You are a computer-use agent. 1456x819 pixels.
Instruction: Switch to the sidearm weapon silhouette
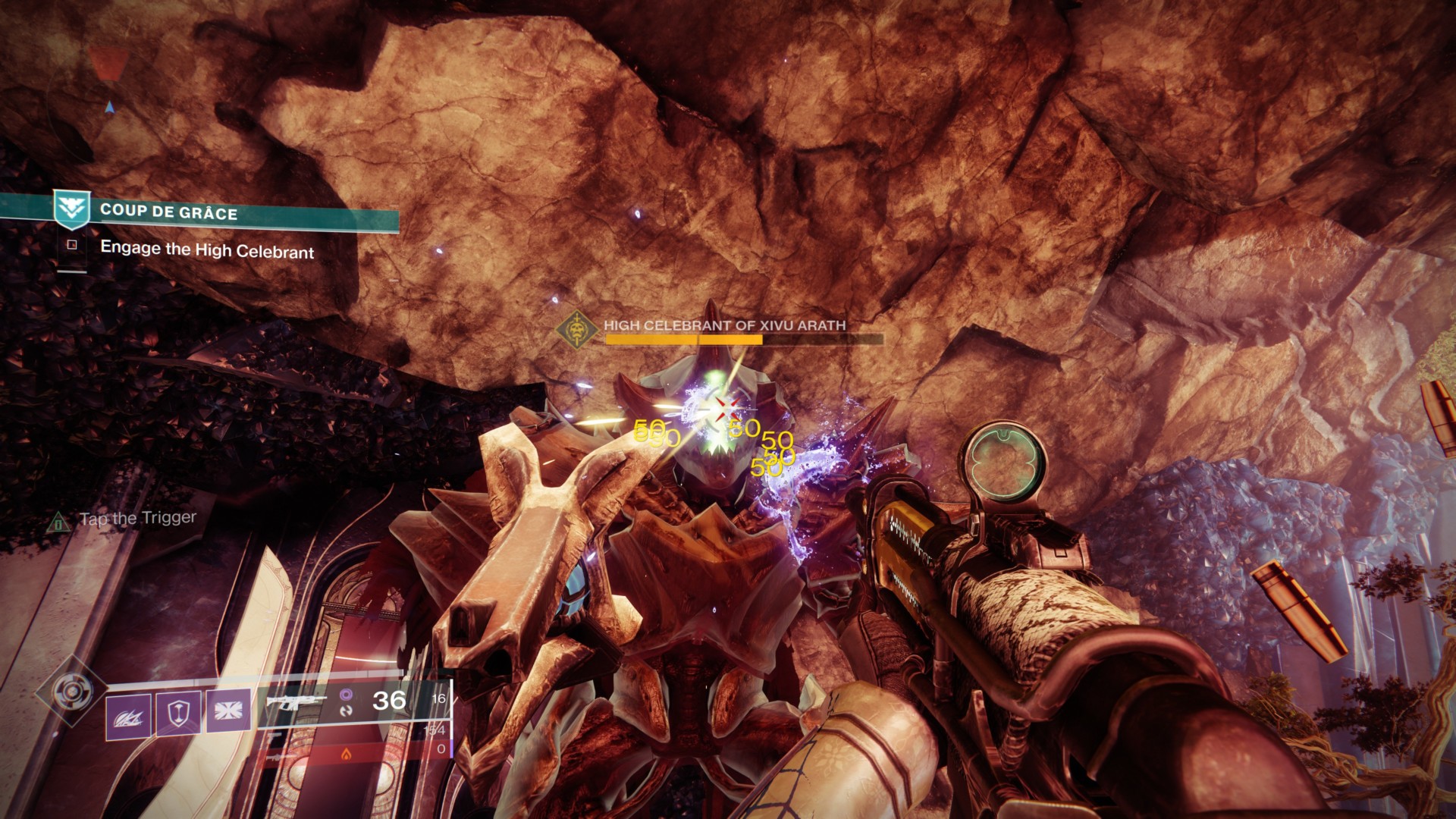(275, 734)
